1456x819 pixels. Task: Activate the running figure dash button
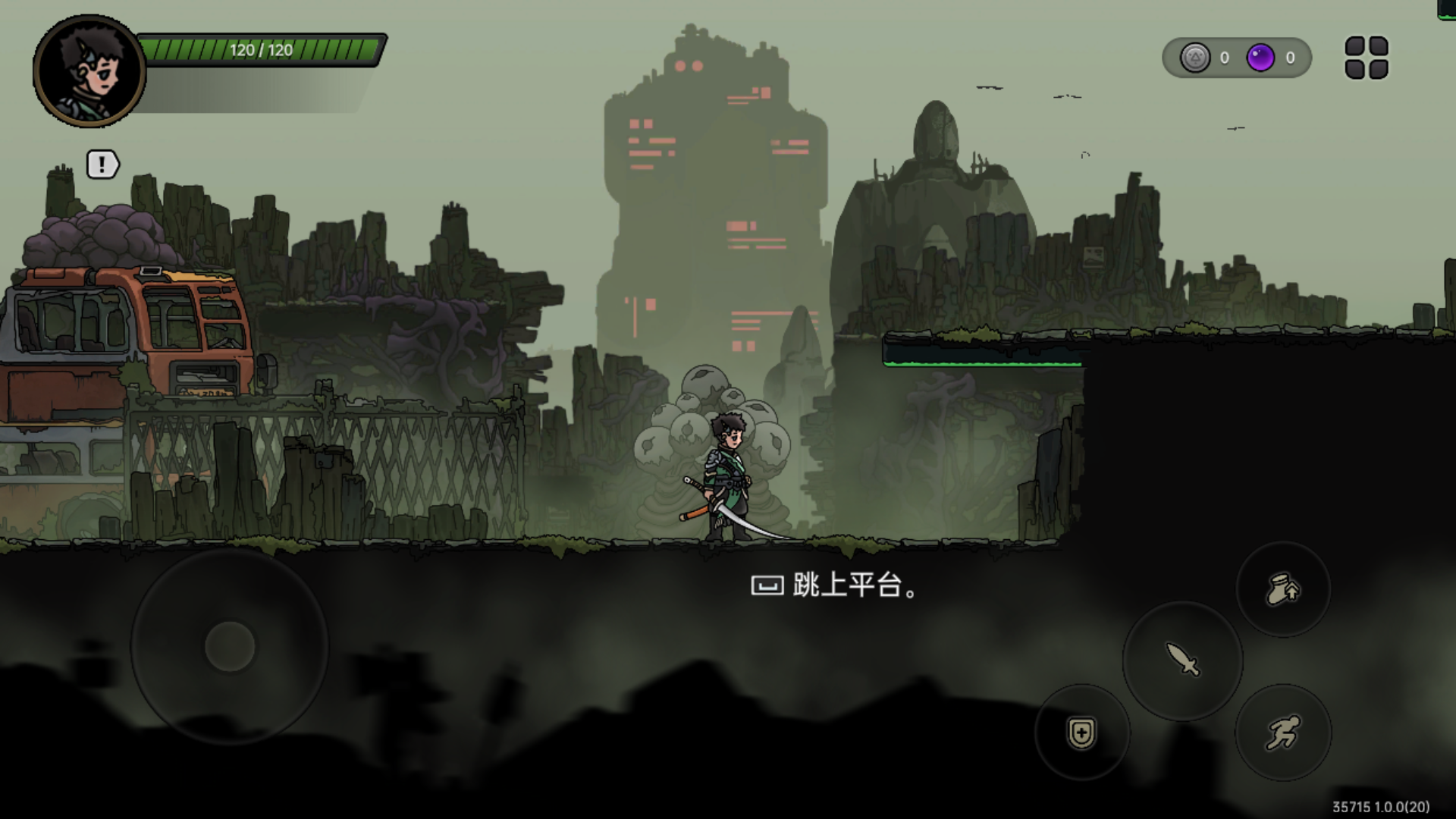(x=1283, y=733)
